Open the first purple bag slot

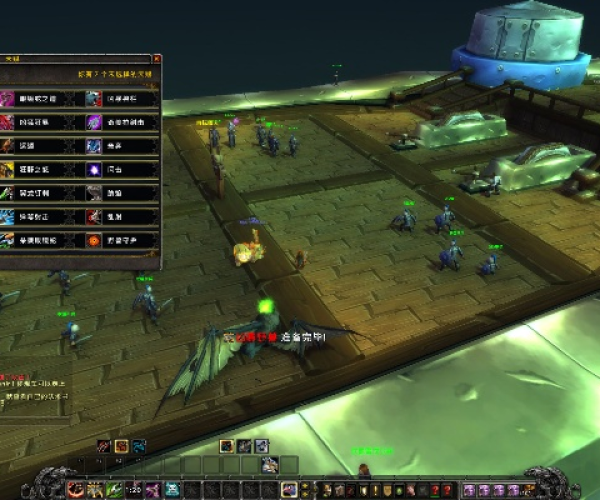click(x=470, y=489)
